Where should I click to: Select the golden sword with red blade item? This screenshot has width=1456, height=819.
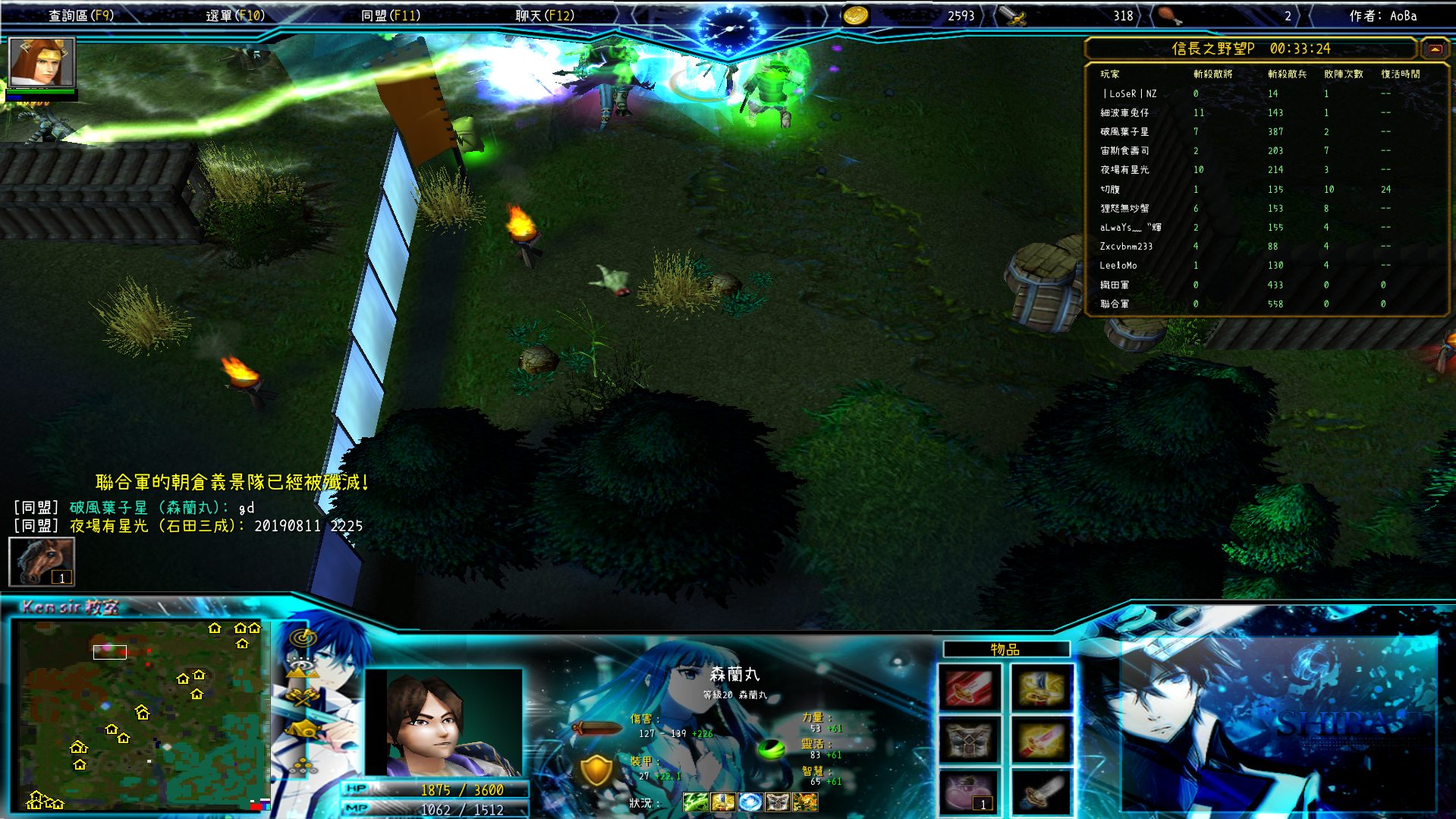pyautogui.click(x=1041, y=740)
